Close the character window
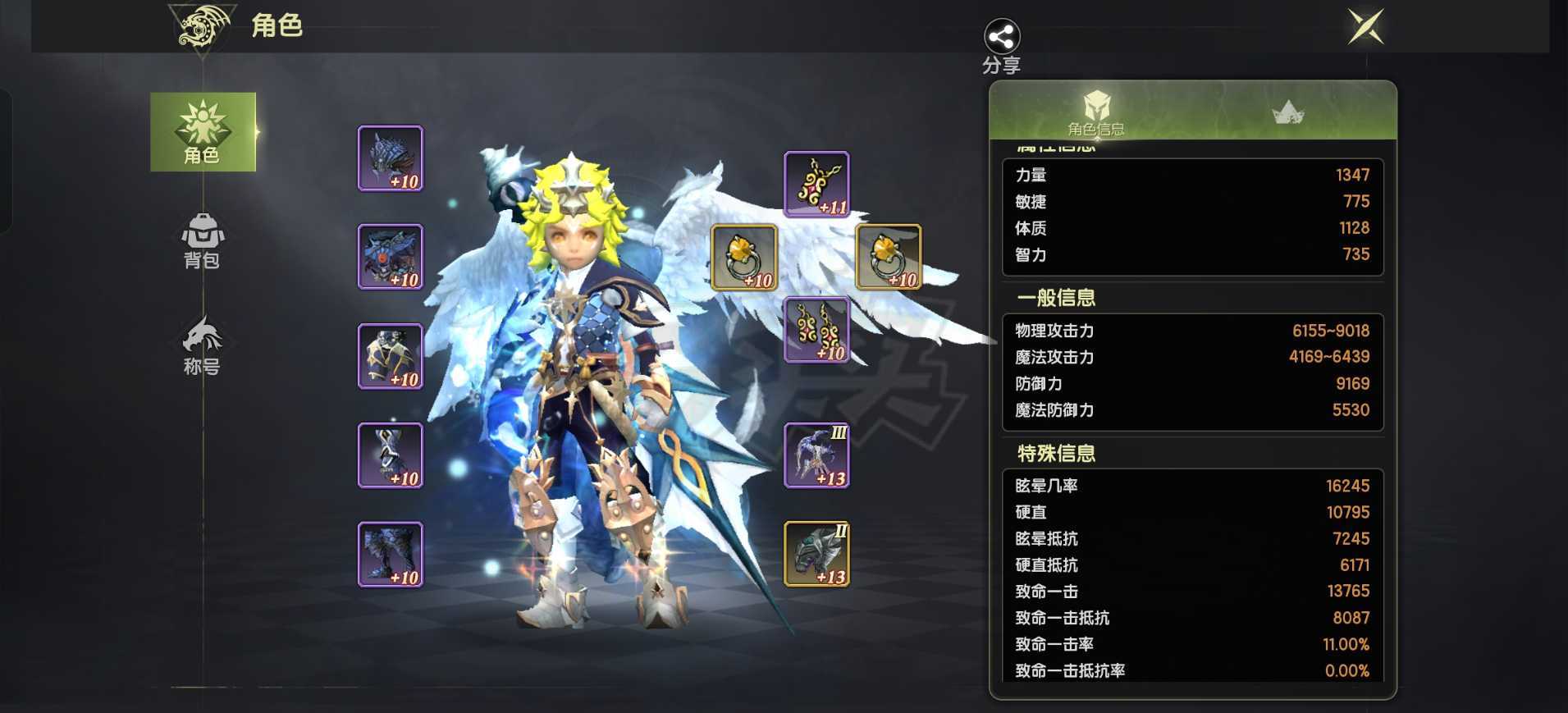Viewport: 1568px width, 713px height. (x=1367, y=25)
